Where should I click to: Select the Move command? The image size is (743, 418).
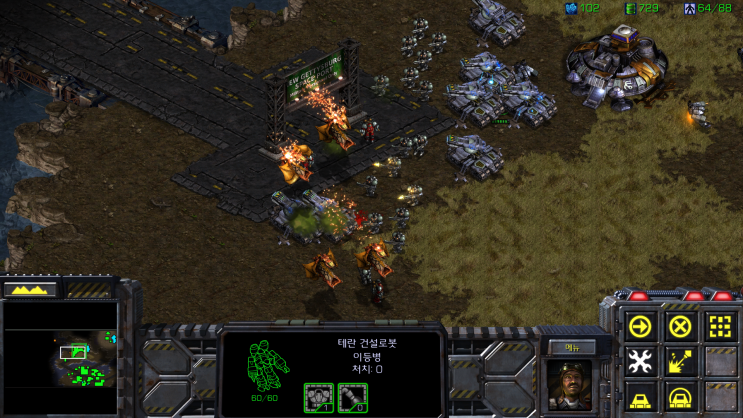click(x=639, y=326)
